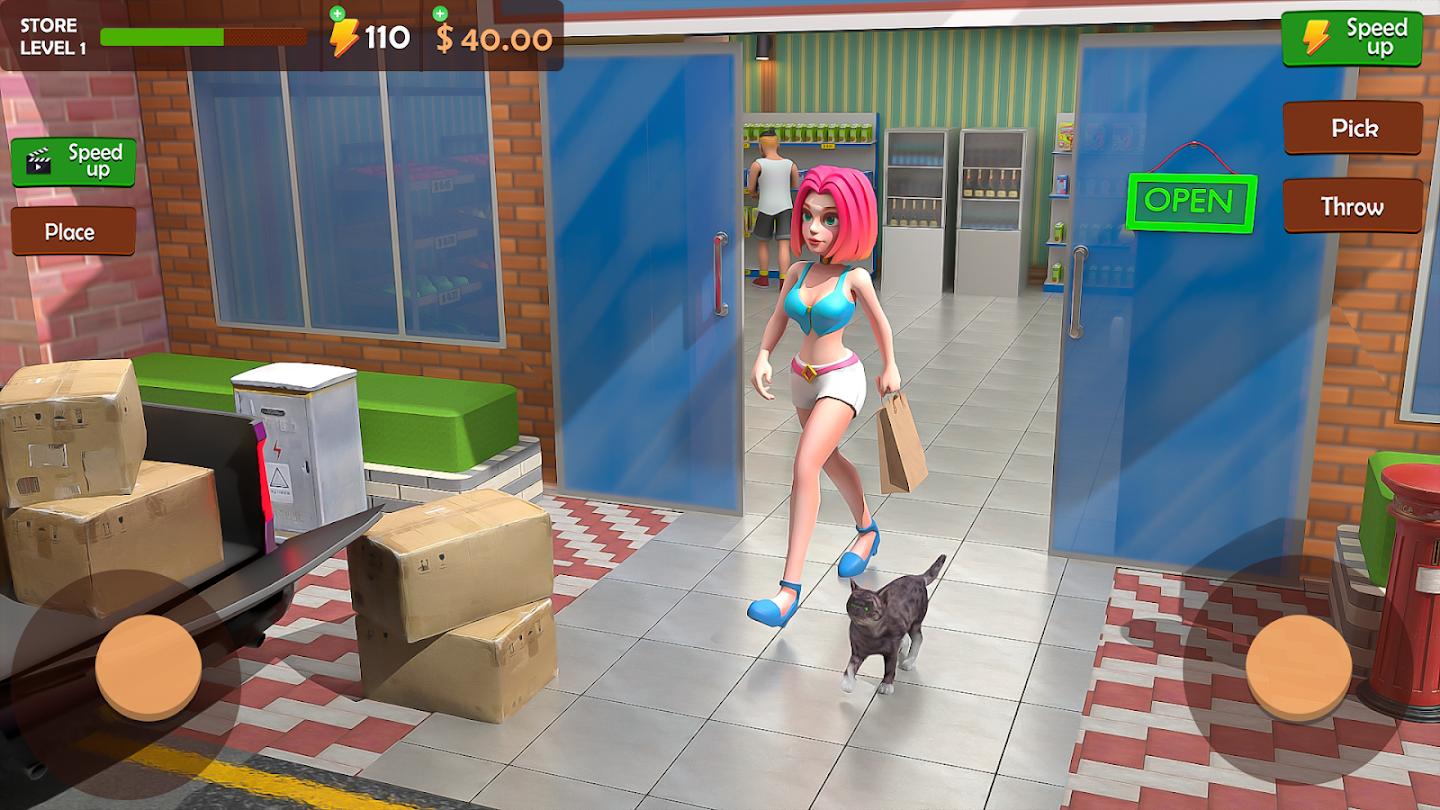Tap the green lightning Speed up button
This screenshot has width=1440, height=810.
(x=1352, y=38)
